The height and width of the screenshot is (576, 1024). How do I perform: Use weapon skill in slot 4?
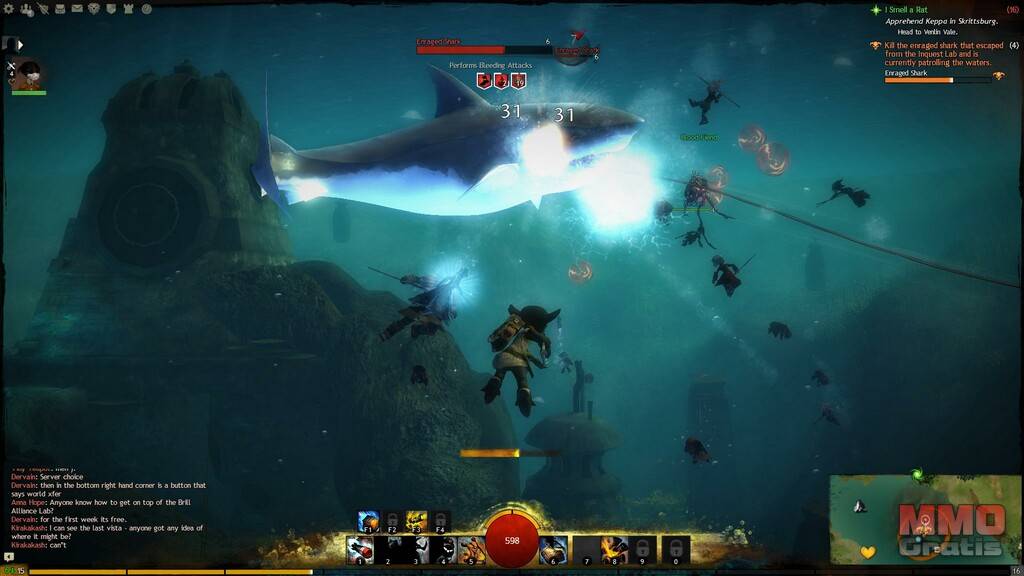(444, 549)
